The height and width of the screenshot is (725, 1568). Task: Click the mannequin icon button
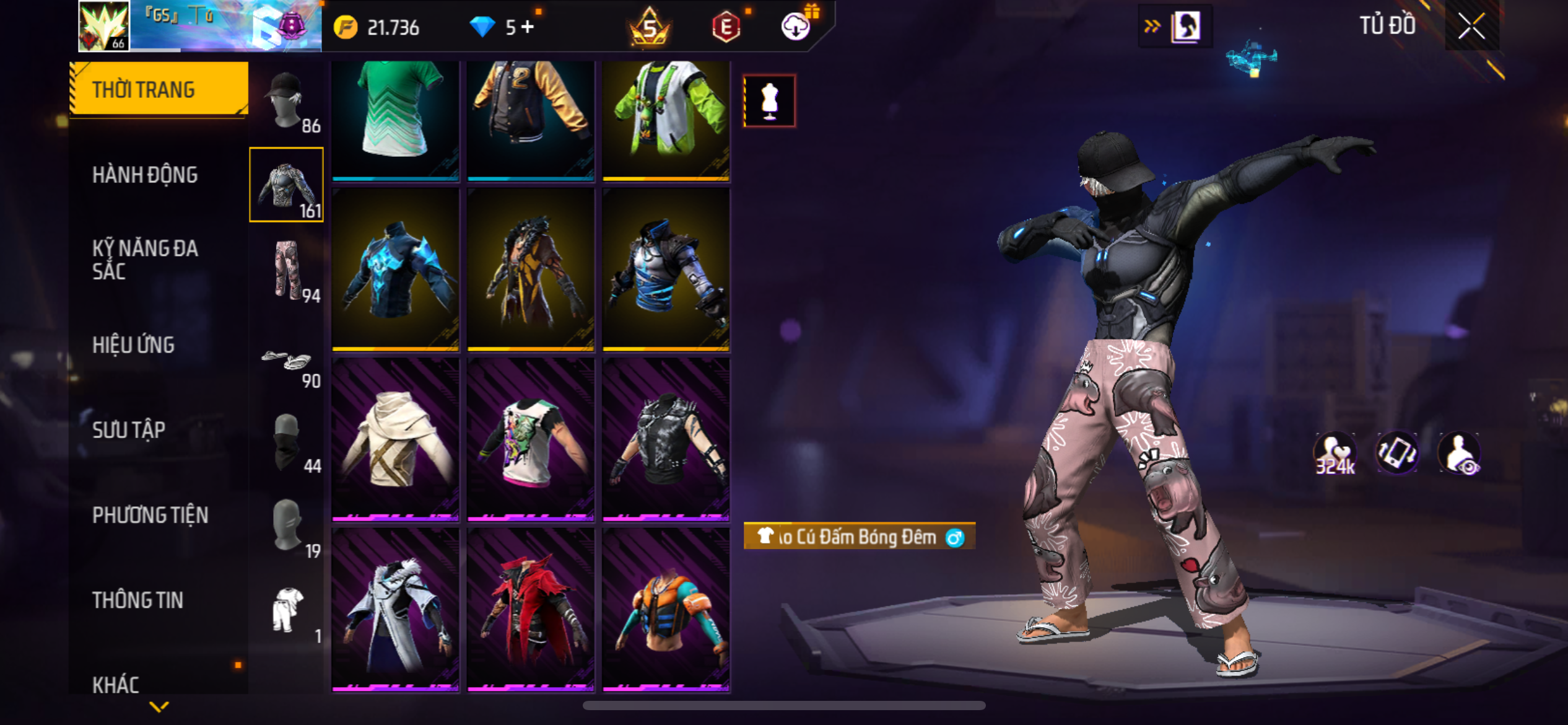[769, 101]
